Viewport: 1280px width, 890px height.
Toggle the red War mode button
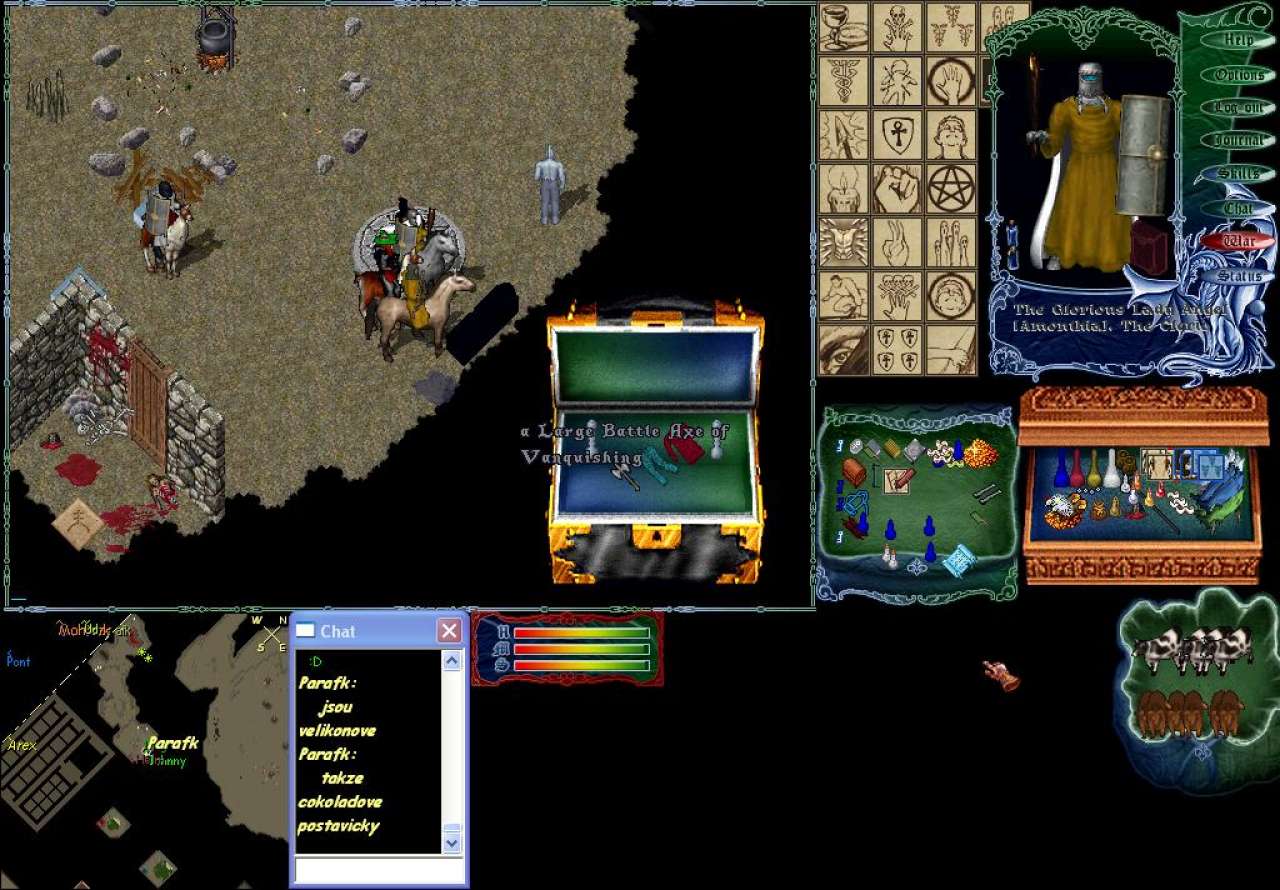point(1238,241)
